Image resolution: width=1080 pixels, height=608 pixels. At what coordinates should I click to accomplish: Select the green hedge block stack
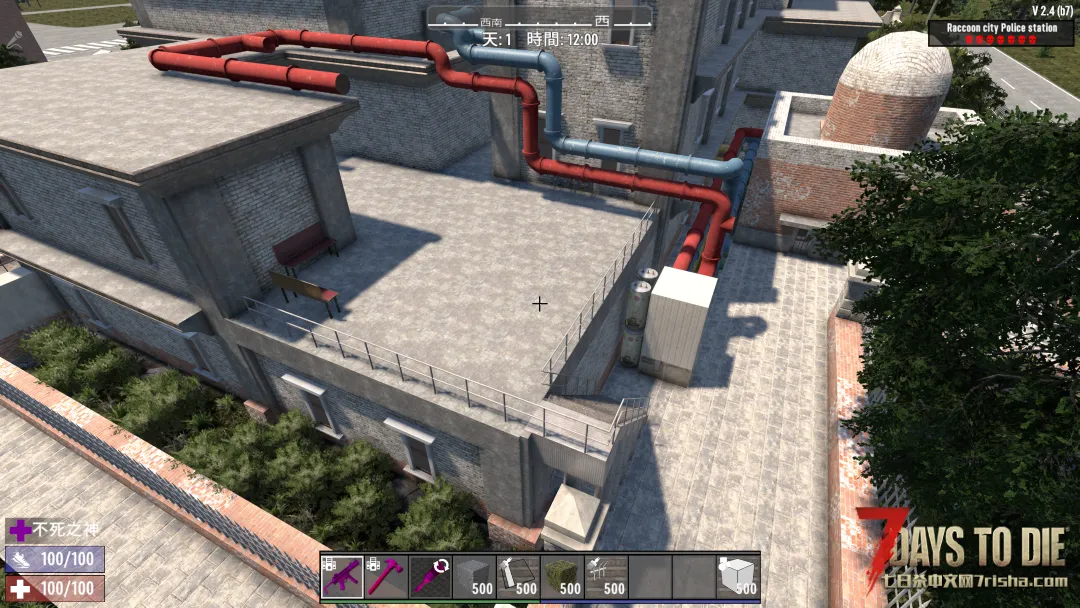coord(562,577)
